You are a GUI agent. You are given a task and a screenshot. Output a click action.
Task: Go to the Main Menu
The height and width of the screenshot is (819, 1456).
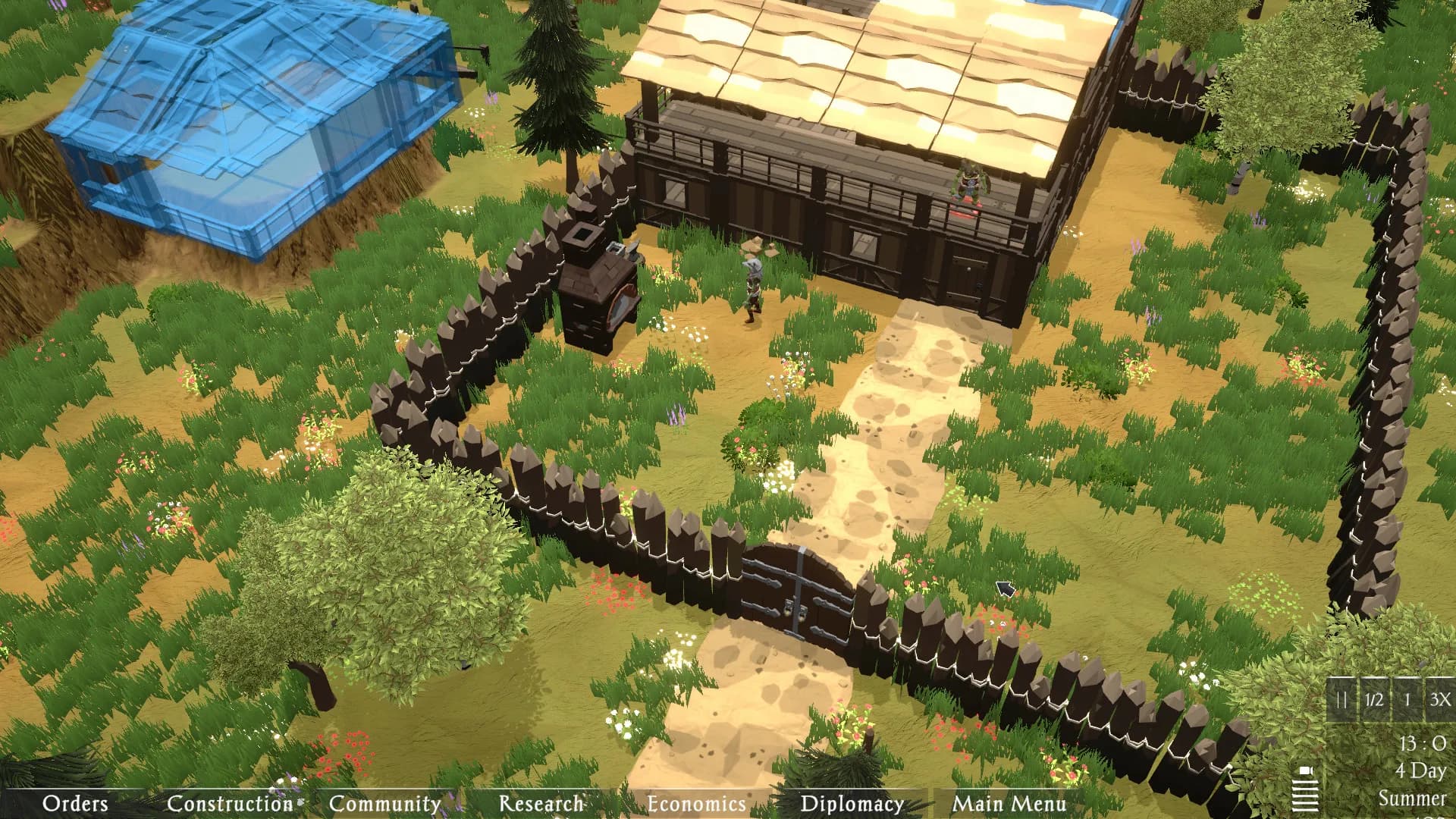1009,803
